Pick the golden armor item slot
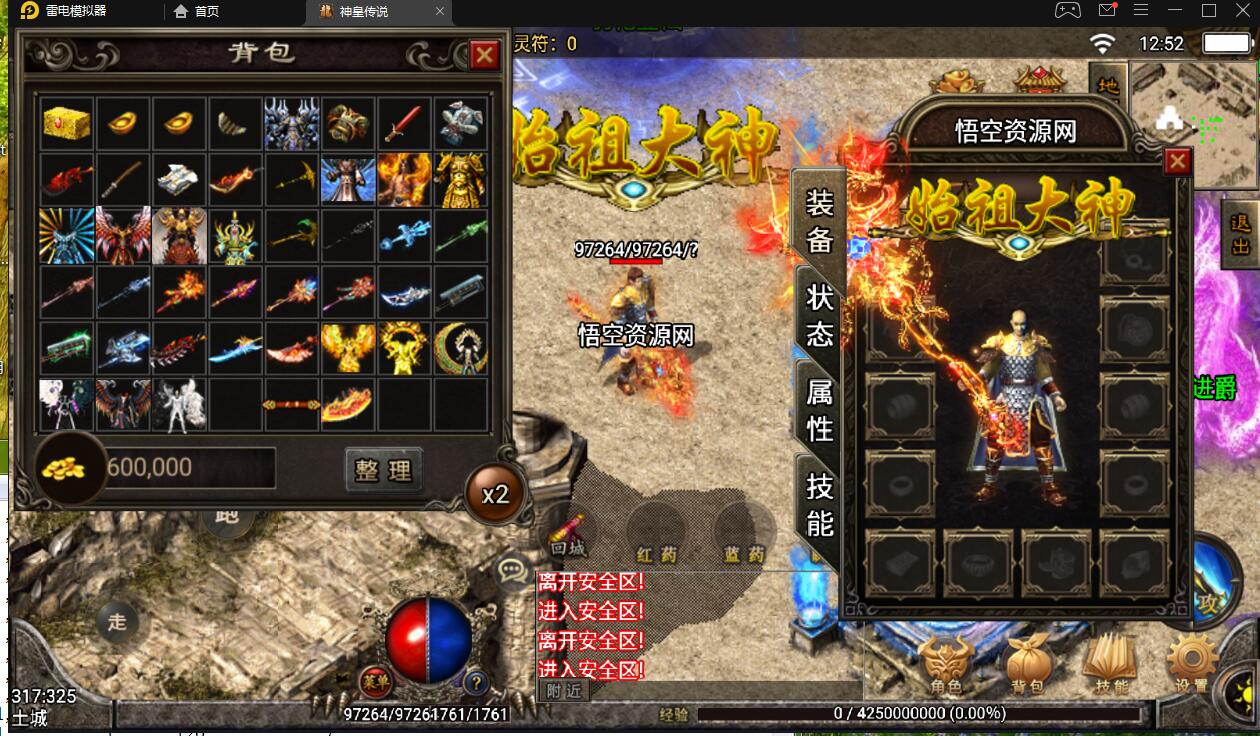 pos(460,180)
